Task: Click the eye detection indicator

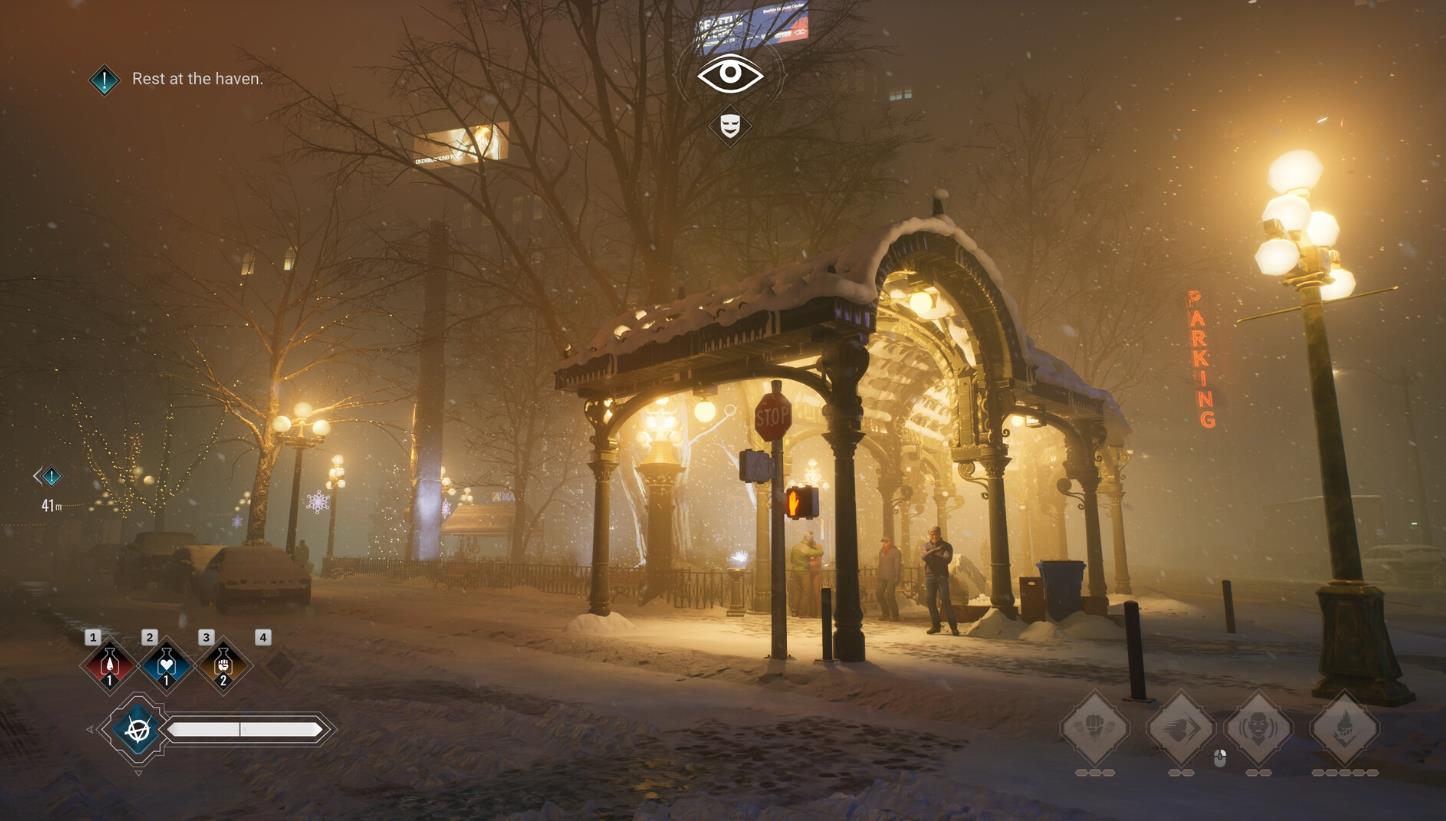Action: point(730,74)
